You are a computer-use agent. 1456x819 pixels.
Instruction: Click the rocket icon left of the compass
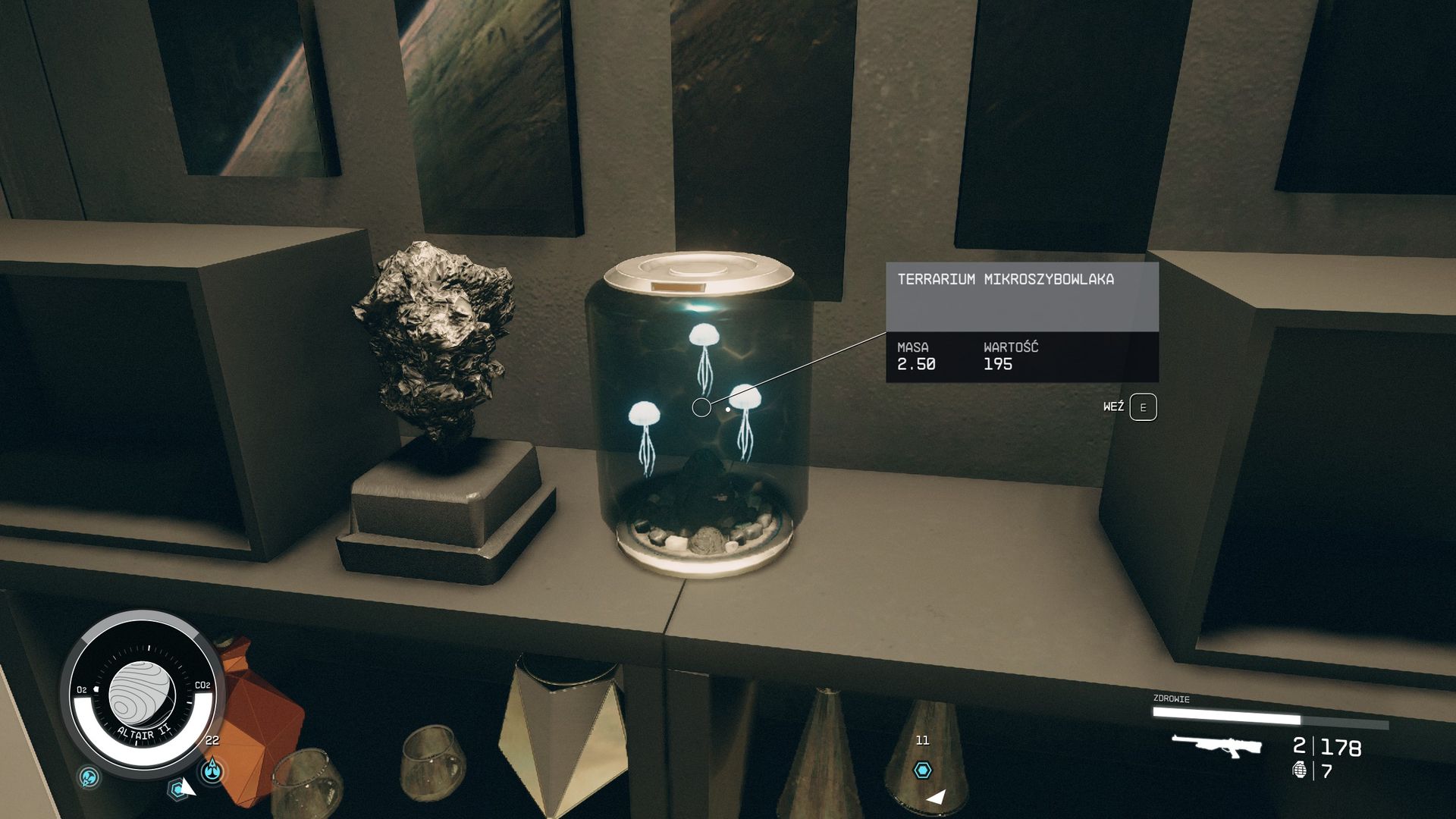89,777
